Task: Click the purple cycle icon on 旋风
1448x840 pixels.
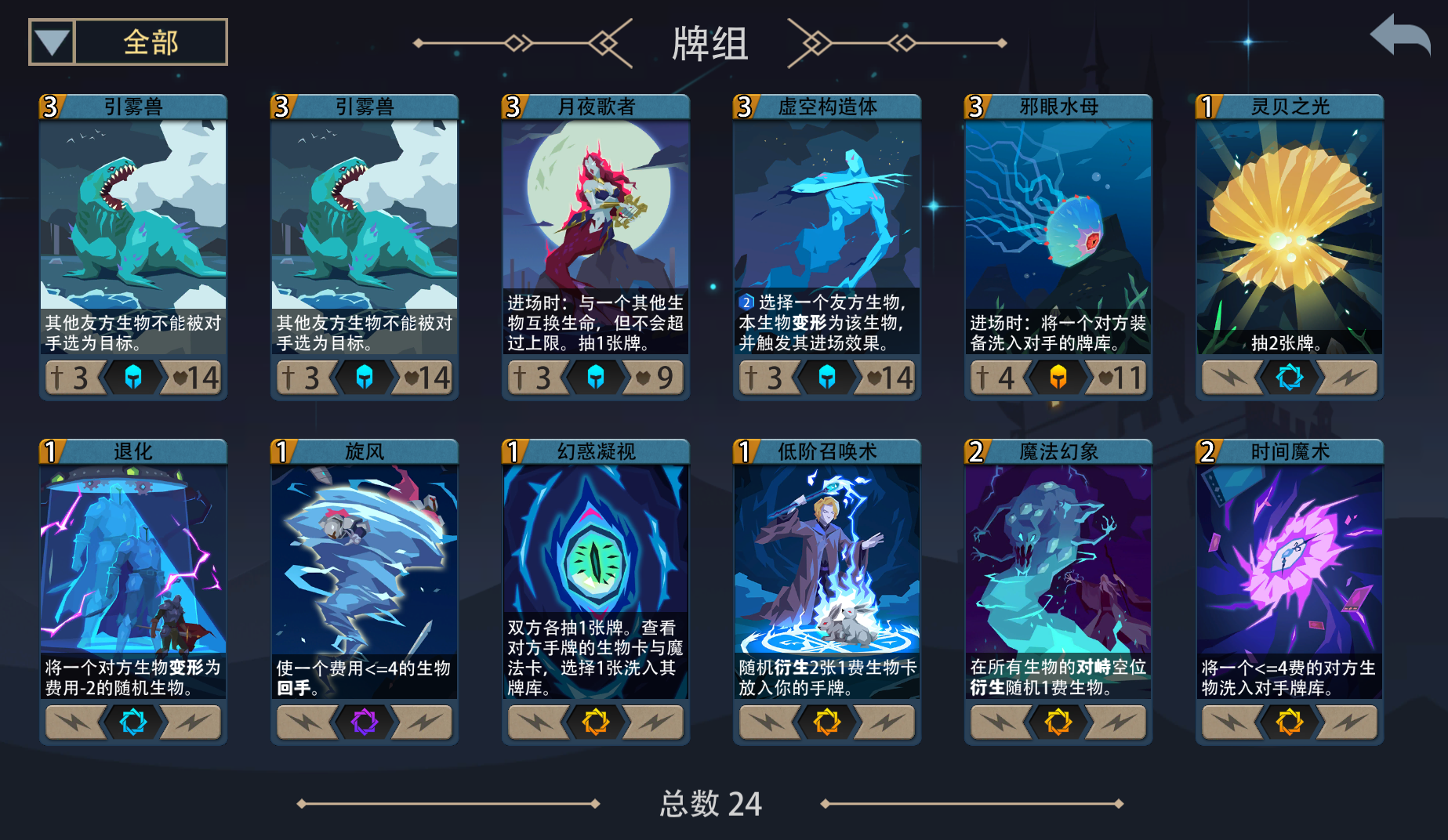Action: point(364,722)
